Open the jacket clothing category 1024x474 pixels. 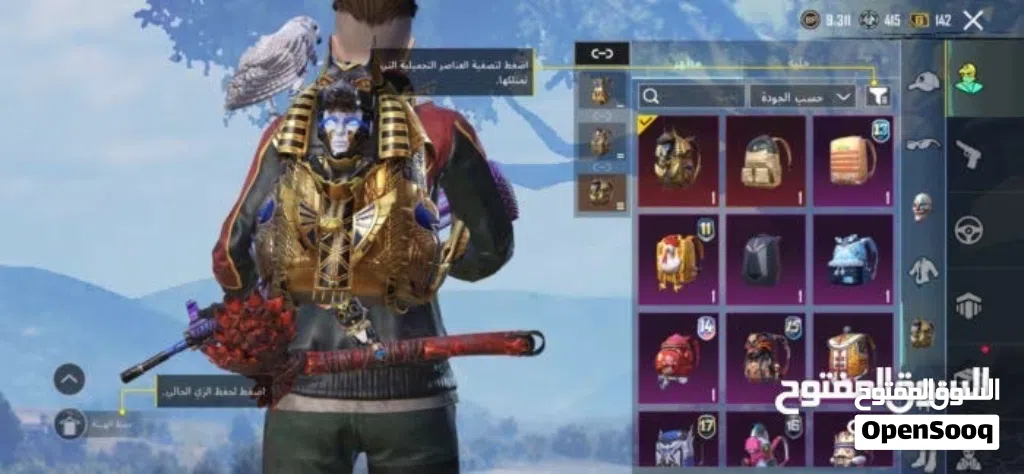(923, 270)
